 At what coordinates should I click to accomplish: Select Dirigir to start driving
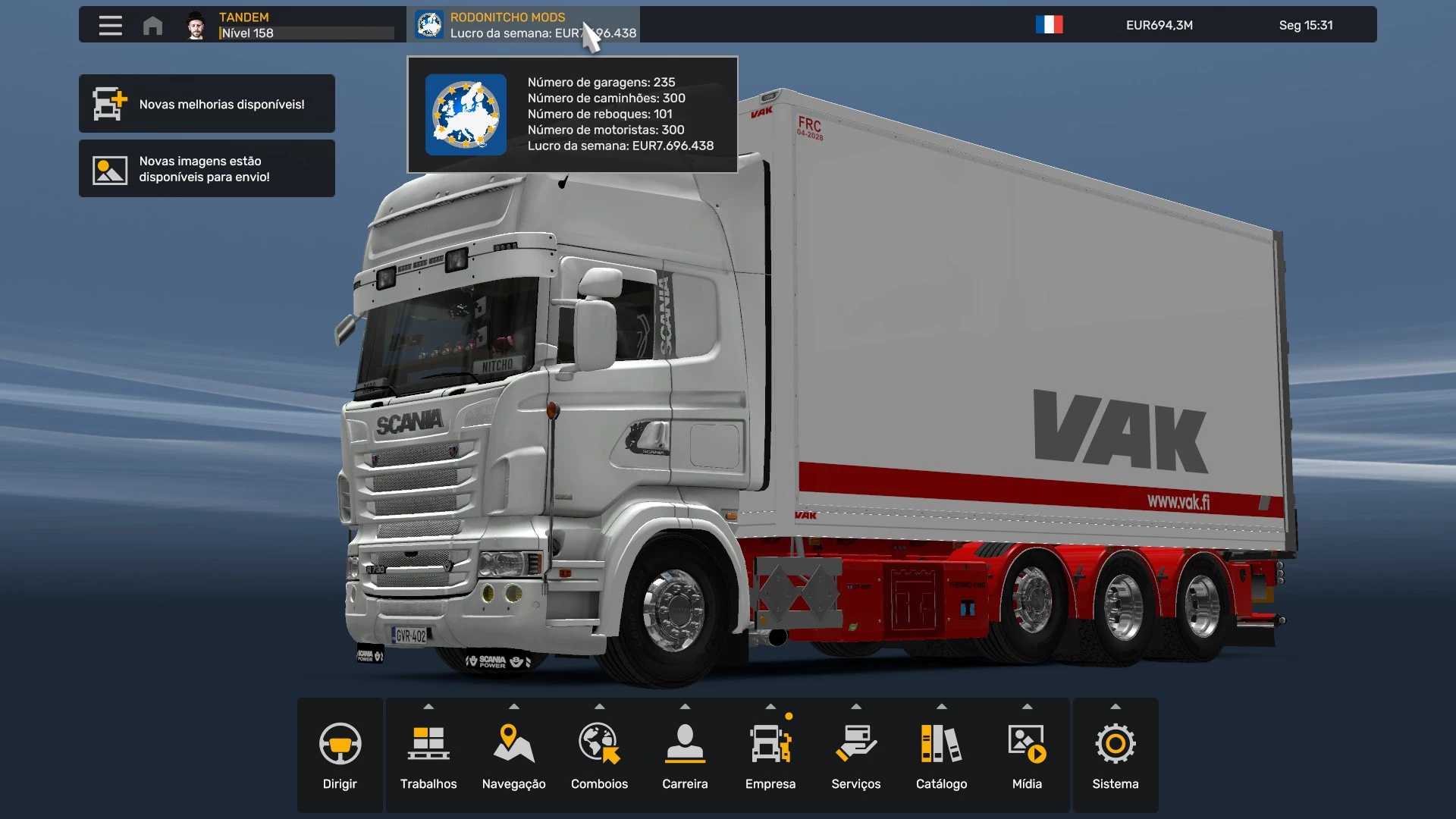click(340, 755)
